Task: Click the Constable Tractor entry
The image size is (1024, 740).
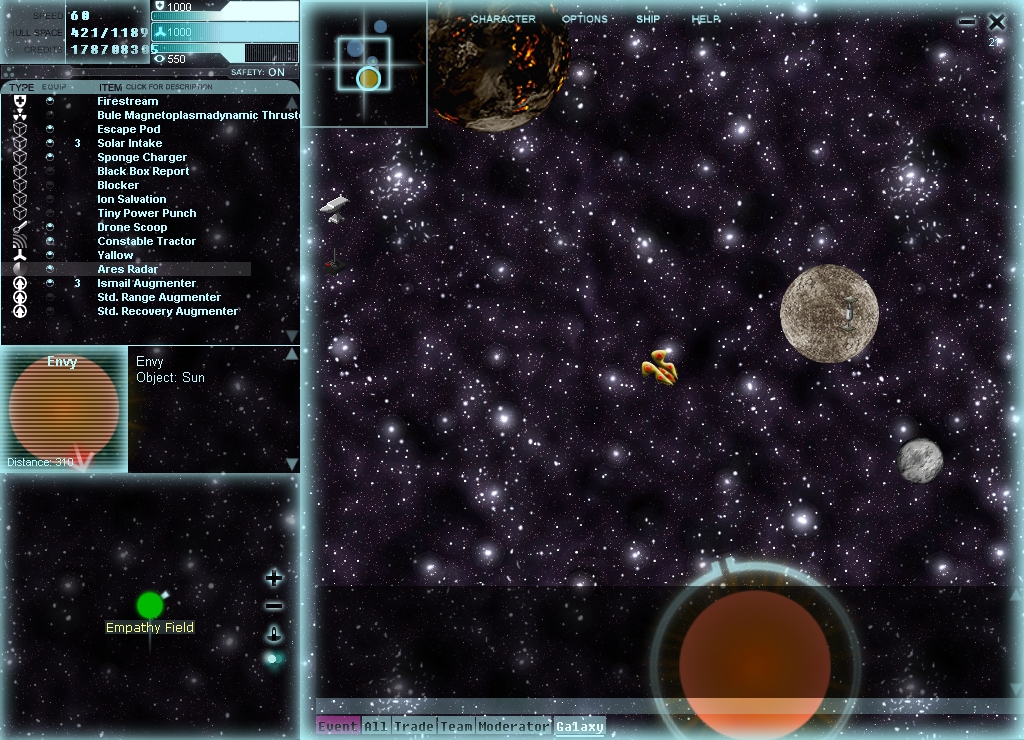Action: coord(146,241)
